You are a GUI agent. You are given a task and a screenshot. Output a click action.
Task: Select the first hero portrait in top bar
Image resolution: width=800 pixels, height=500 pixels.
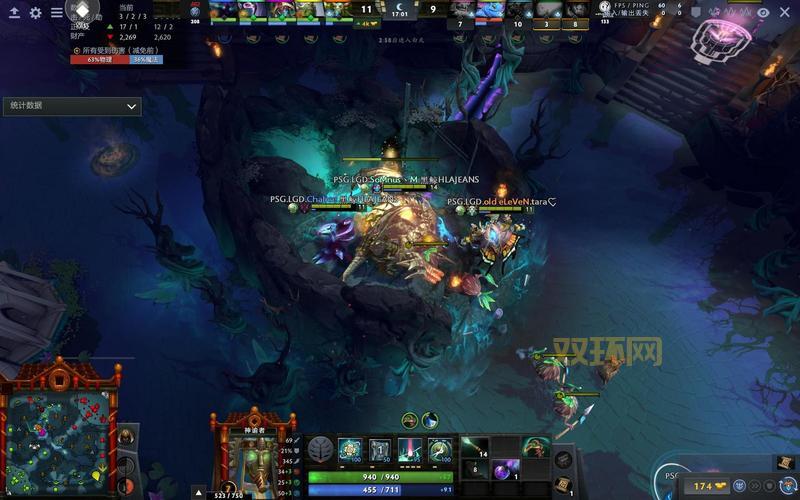tap(225, 9)
